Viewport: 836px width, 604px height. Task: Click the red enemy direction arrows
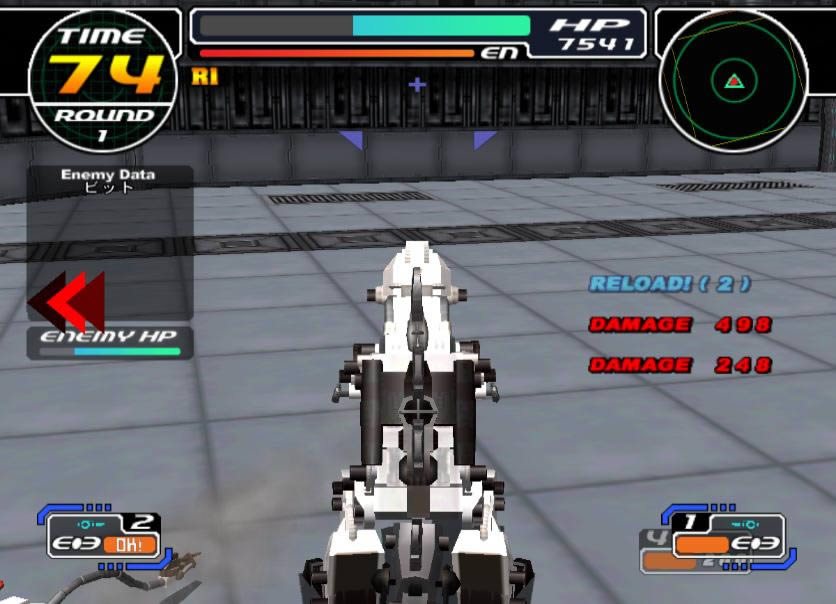(67, 301)
